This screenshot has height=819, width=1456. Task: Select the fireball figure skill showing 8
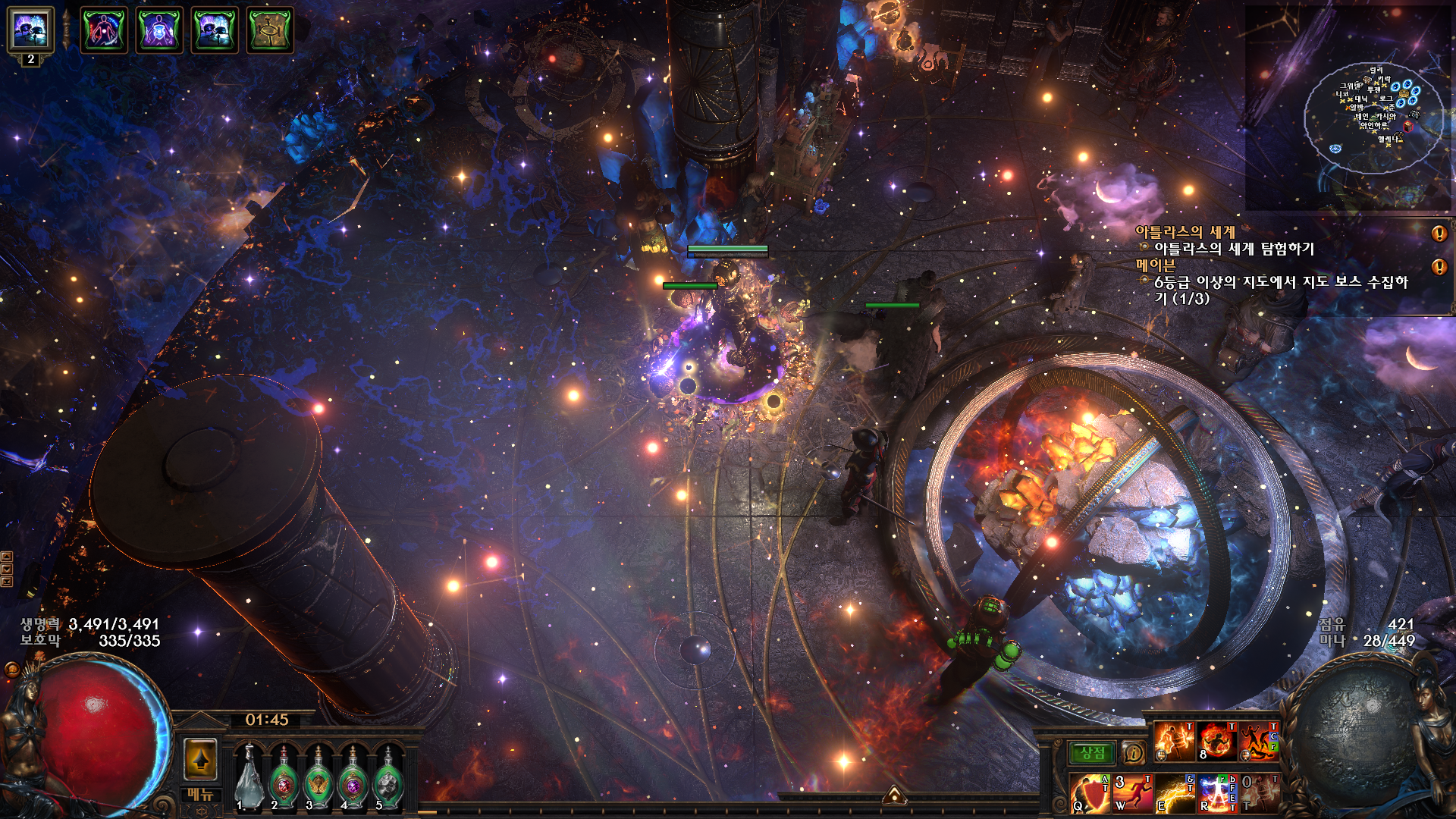point(1216,741)
